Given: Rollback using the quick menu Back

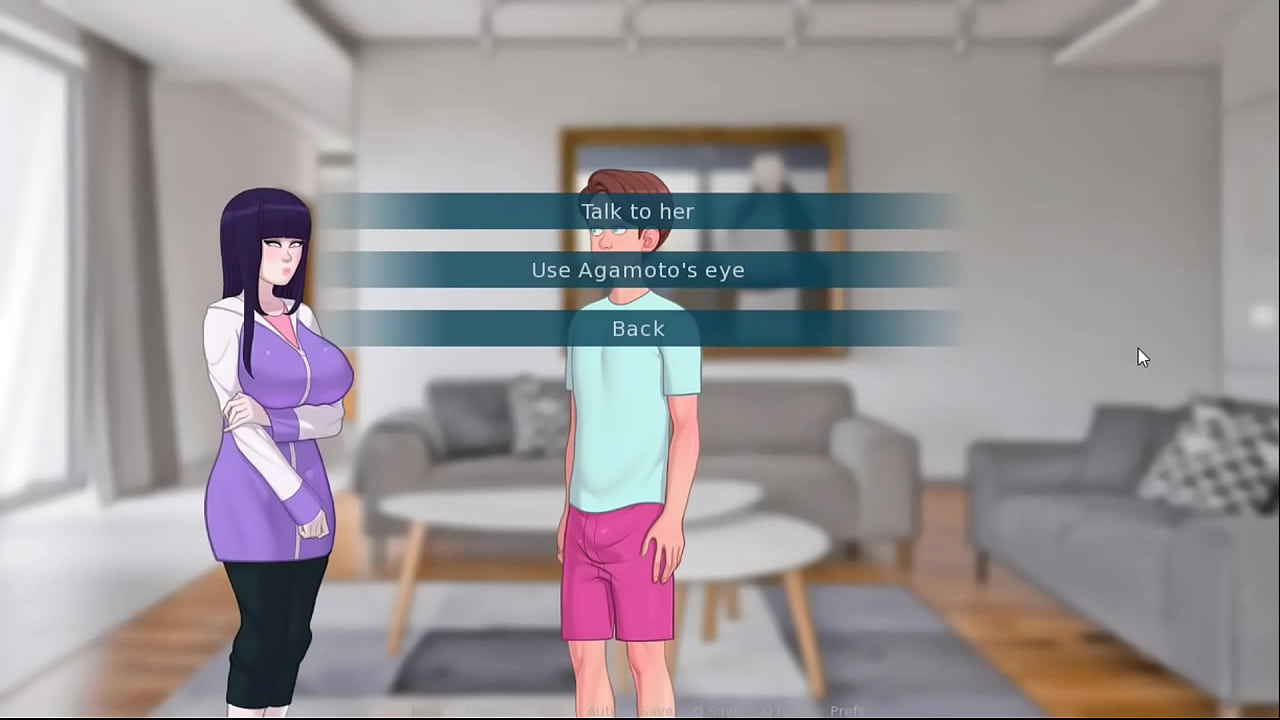Looking at the screenshot, I should pyautogui.click(x=420, y=711).
